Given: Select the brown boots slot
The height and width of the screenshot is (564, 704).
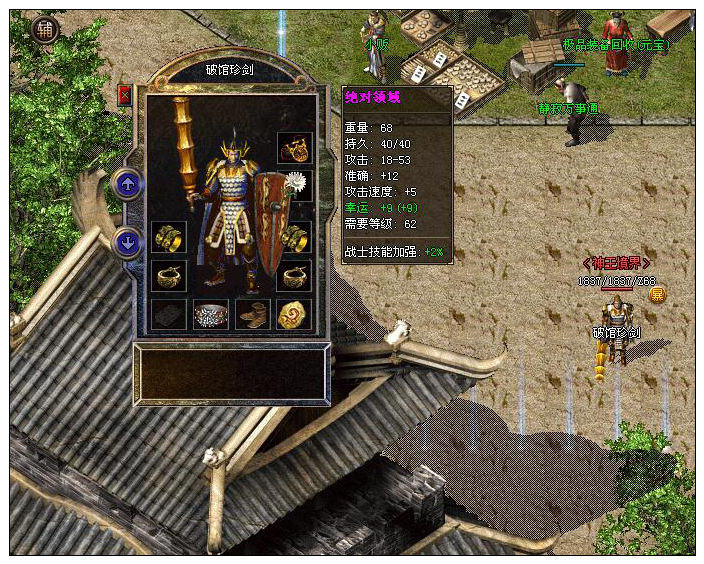Looking at the screenshot, I should pos(252,314).
